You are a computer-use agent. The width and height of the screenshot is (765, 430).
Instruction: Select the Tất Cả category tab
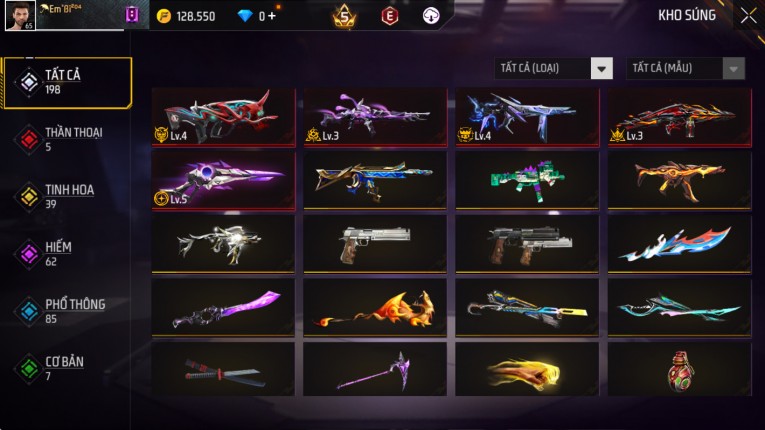(x=67, y=82)
